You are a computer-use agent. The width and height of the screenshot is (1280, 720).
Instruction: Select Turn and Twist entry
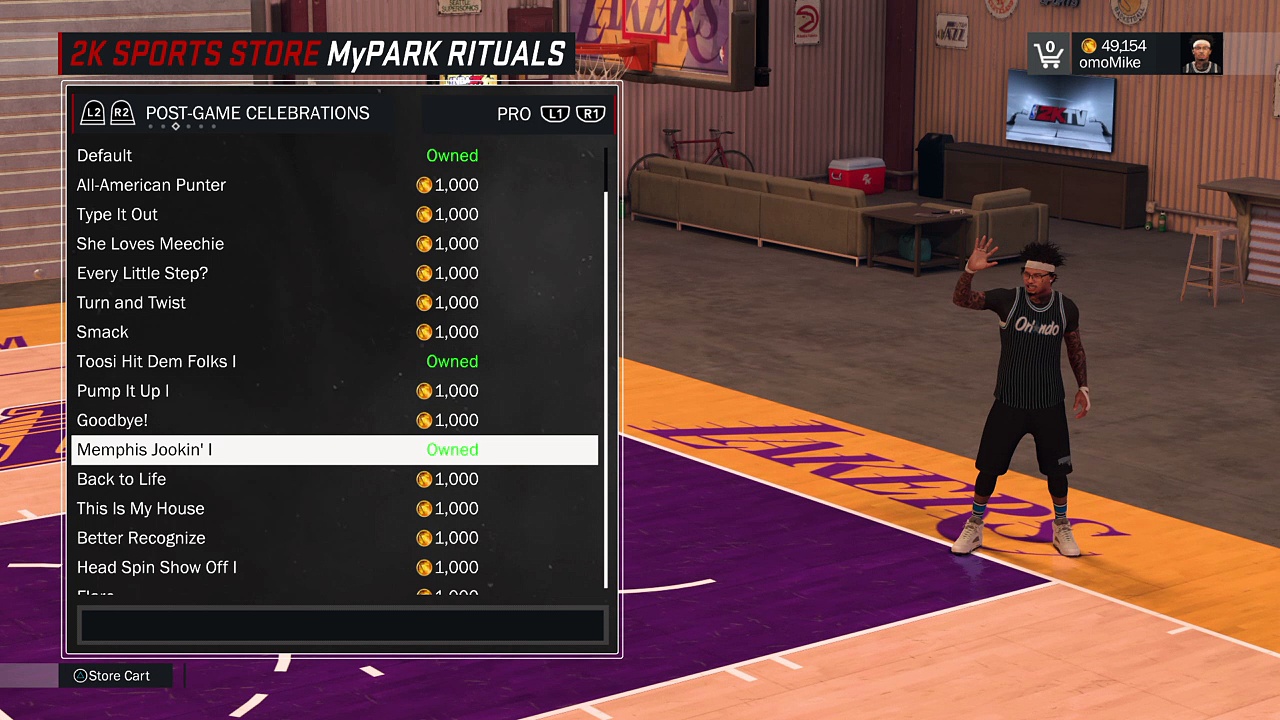tap(131, 303)
